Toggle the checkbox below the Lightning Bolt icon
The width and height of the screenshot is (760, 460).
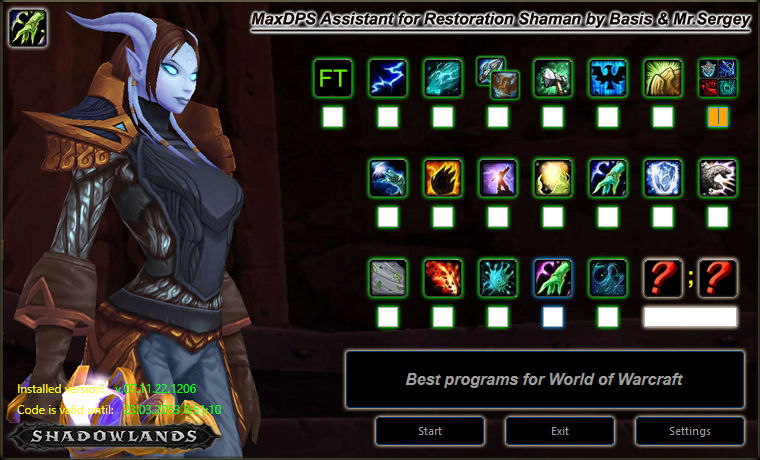click(x=388, y=118)
